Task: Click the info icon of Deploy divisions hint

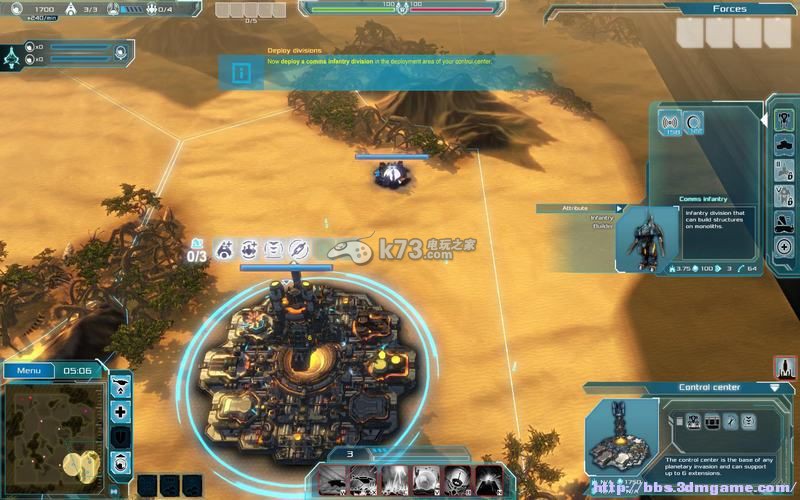Action: click(x=240, y=72)
